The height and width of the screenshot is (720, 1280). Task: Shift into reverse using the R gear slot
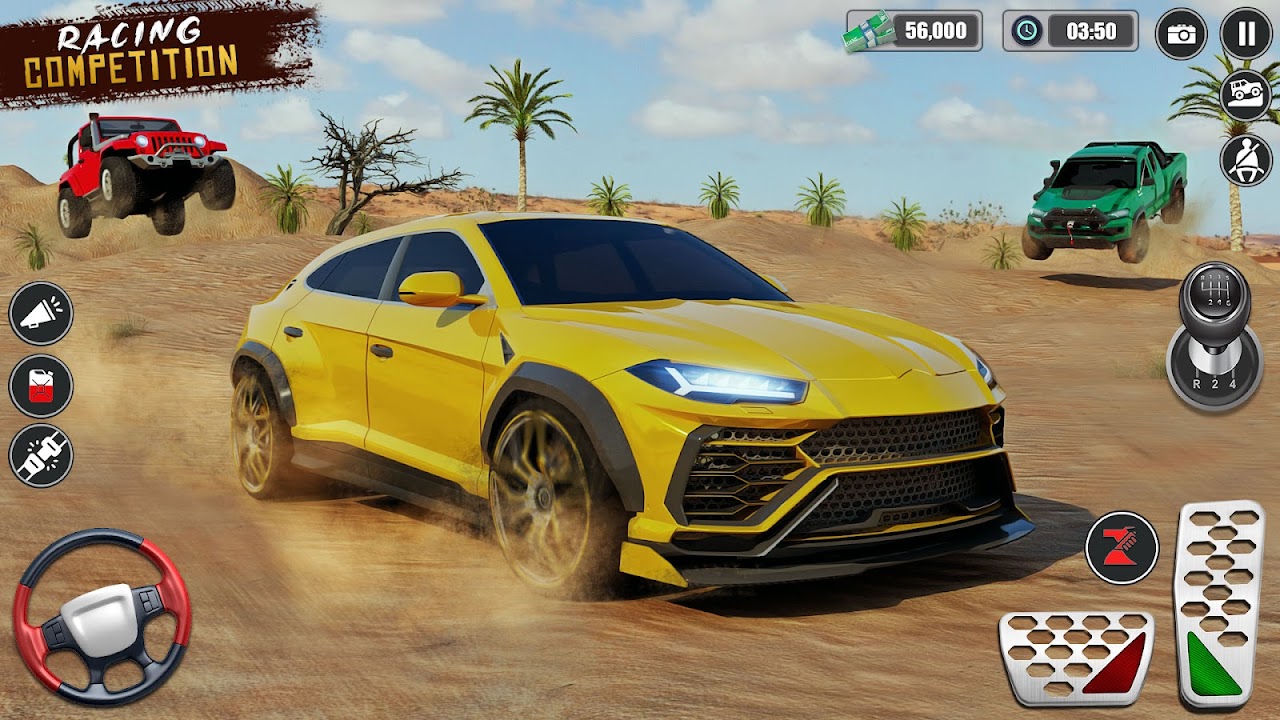[1196, 383]
